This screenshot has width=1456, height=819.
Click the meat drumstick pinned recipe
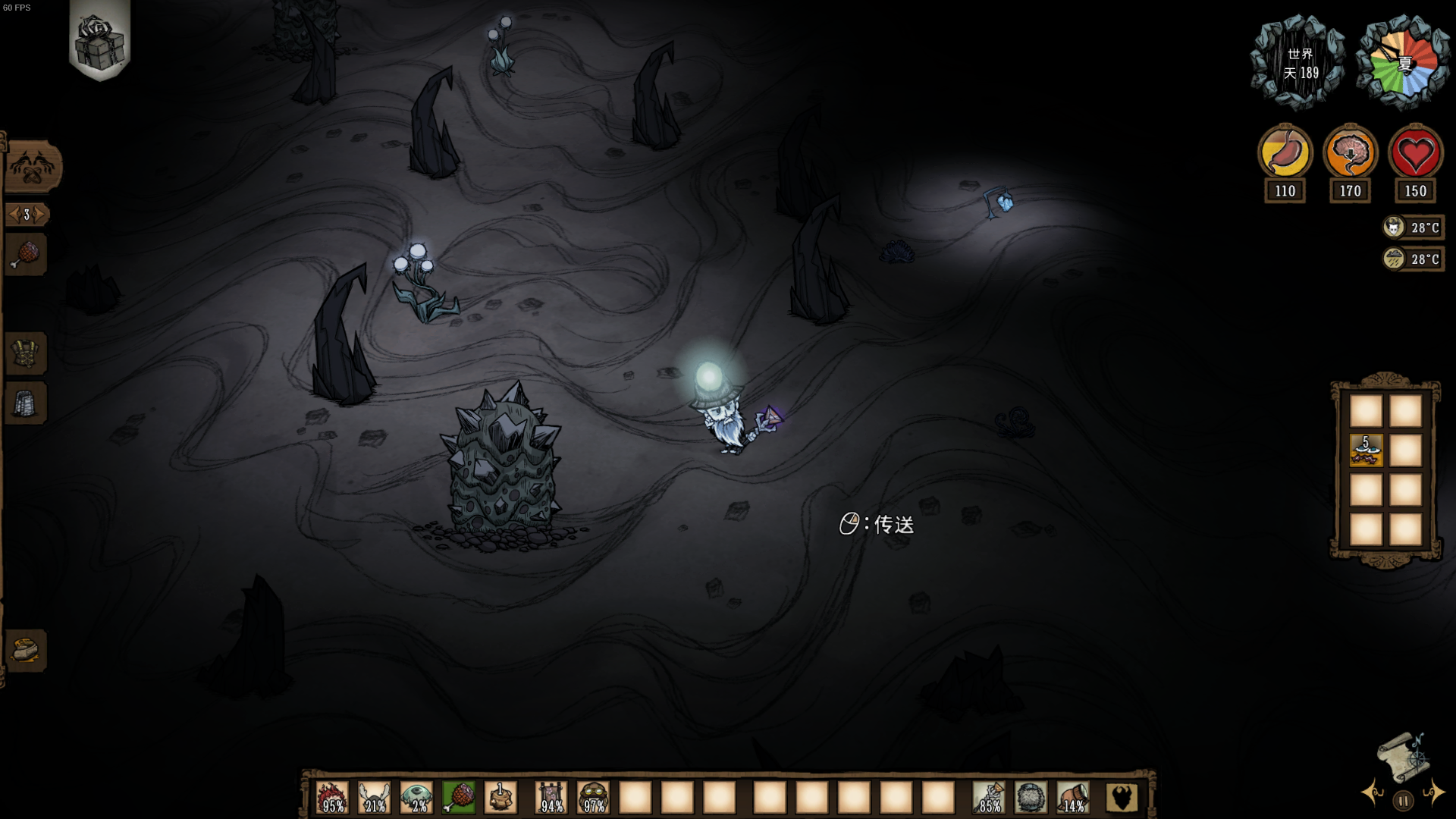[x=27, y=255]
